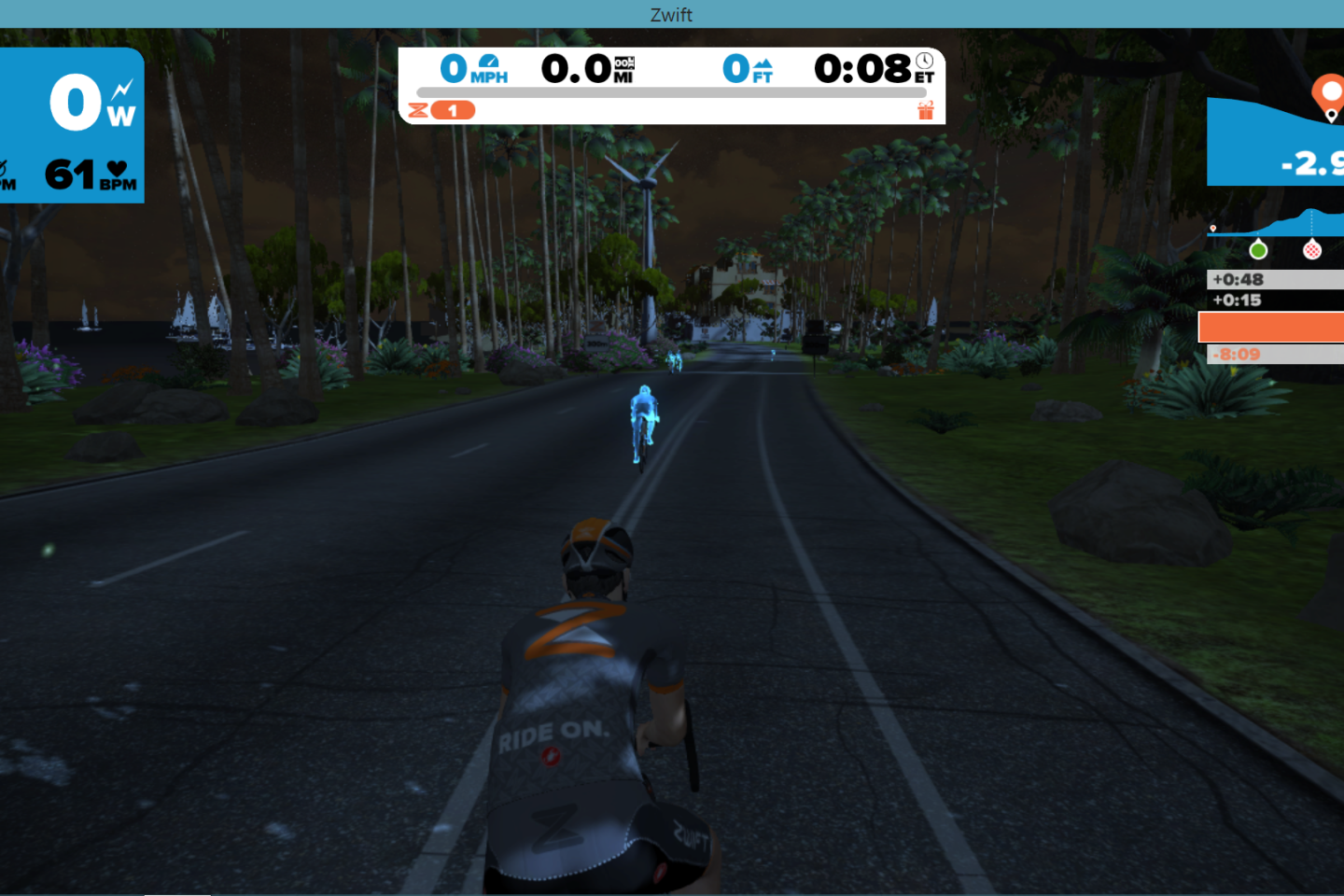Select the nearby rider row showing +0:48
The height and width of the screenshot is (896, 1344).
[x=1275, y=279]
